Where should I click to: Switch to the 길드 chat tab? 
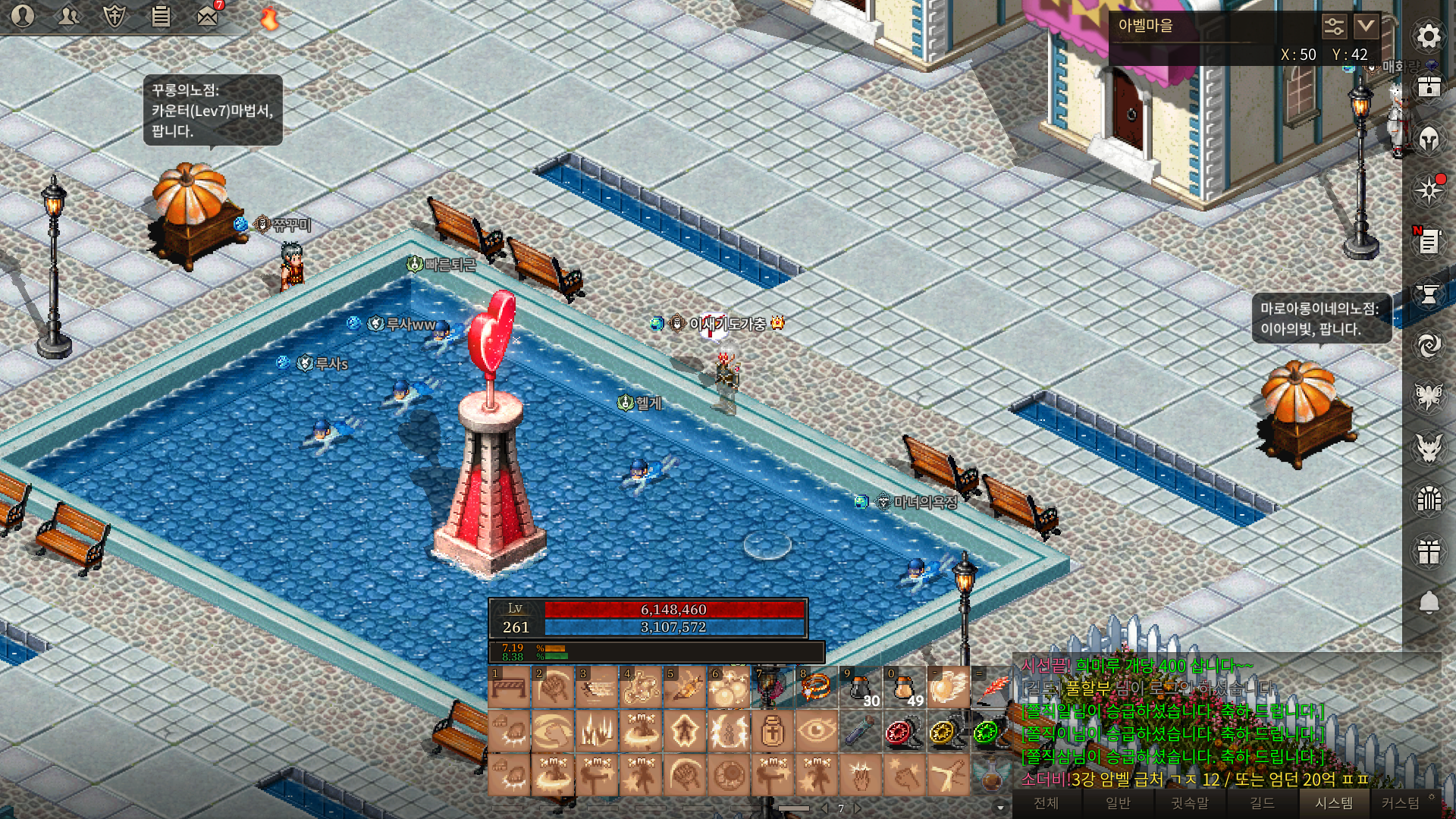[x=1262, y=803]
